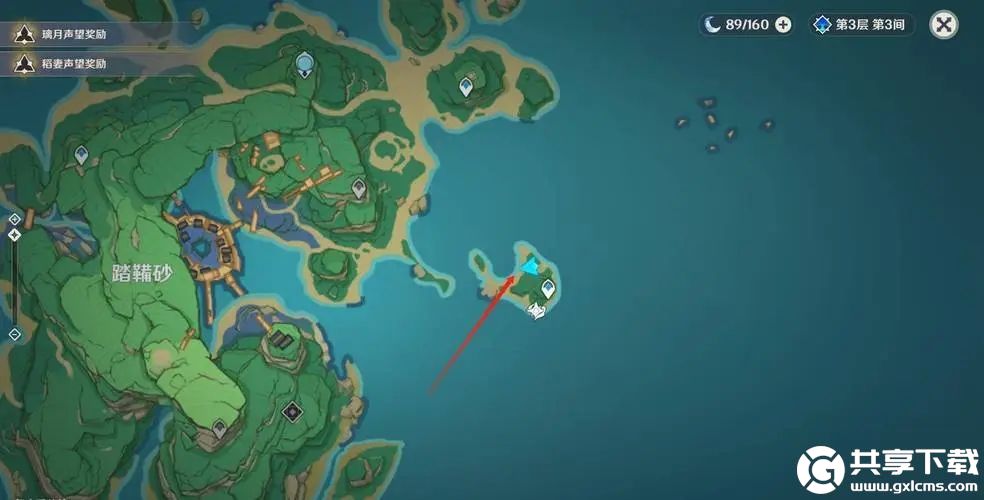Select the white marker below the island waypoint
Screen dimensions: 984x500
coord(537,311)
